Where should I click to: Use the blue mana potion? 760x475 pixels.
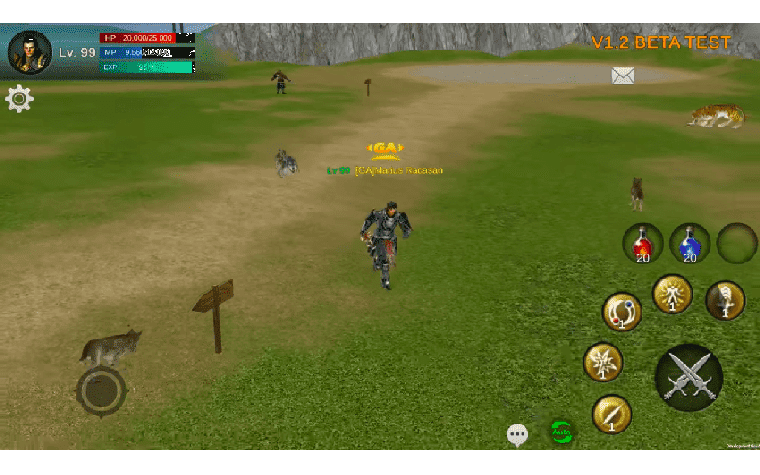(689, 244)
